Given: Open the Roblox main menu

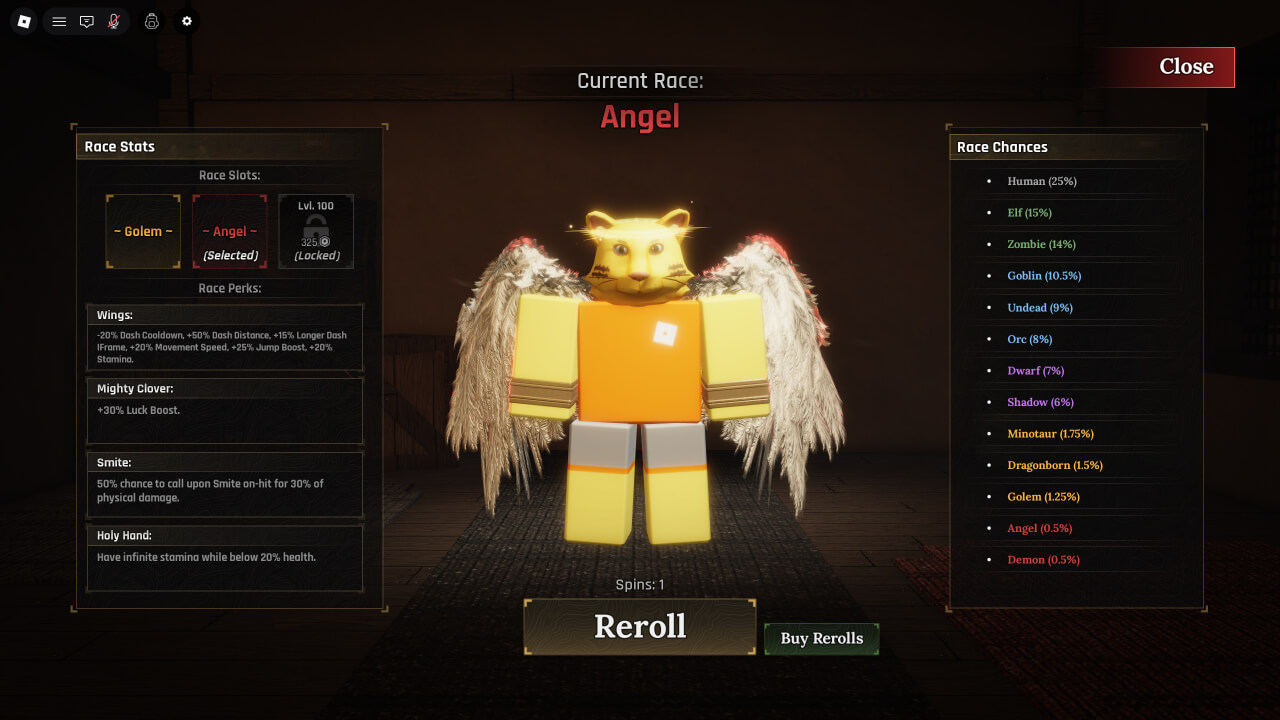Looking at the screenshot, I should pyautogui.click(x=24, y=21).
